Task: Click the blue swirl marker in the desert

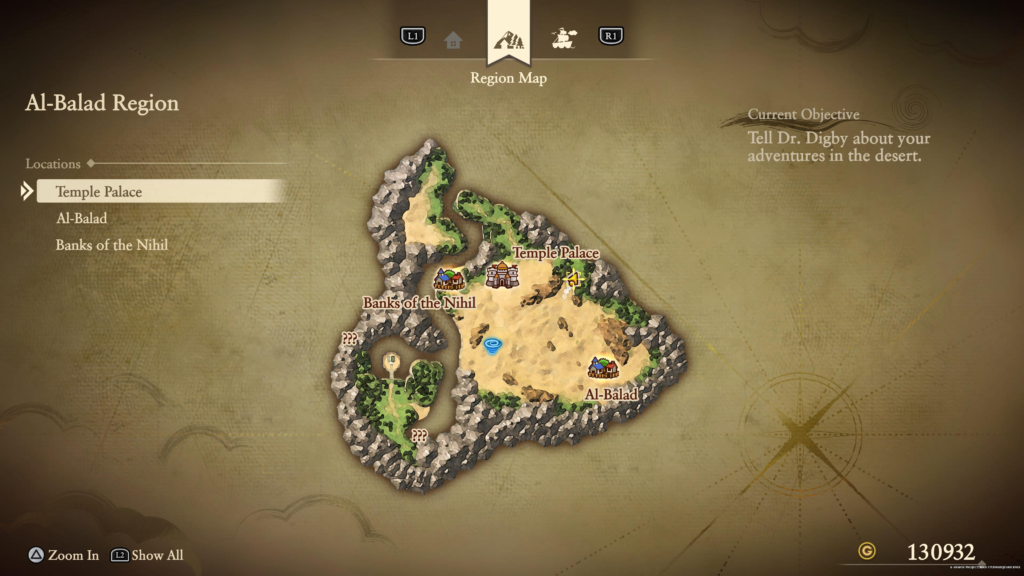Action: 492,346
